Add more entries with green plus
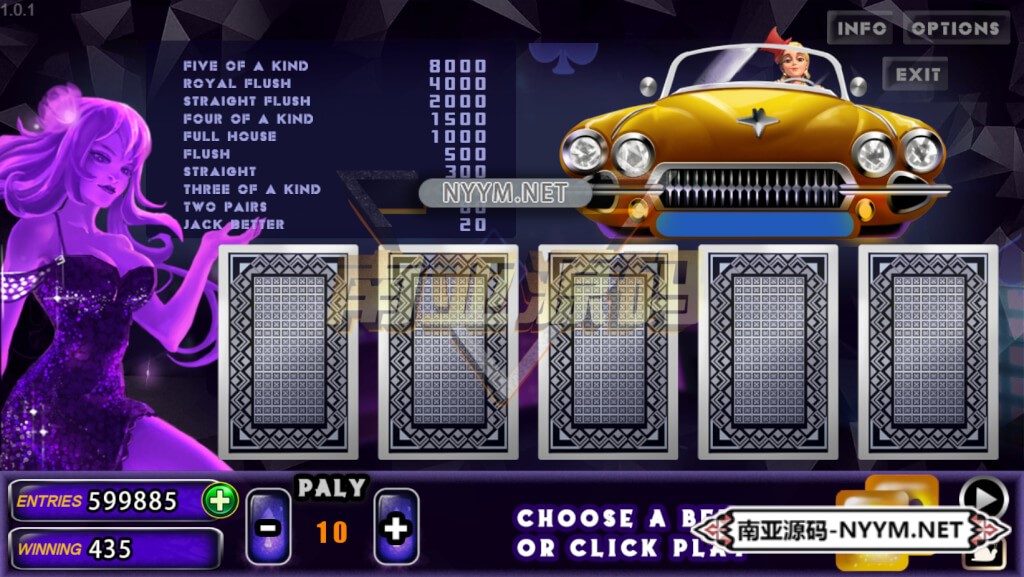Image resolution: width=1024 pixels, height=577 pixels. coord(219,500)
